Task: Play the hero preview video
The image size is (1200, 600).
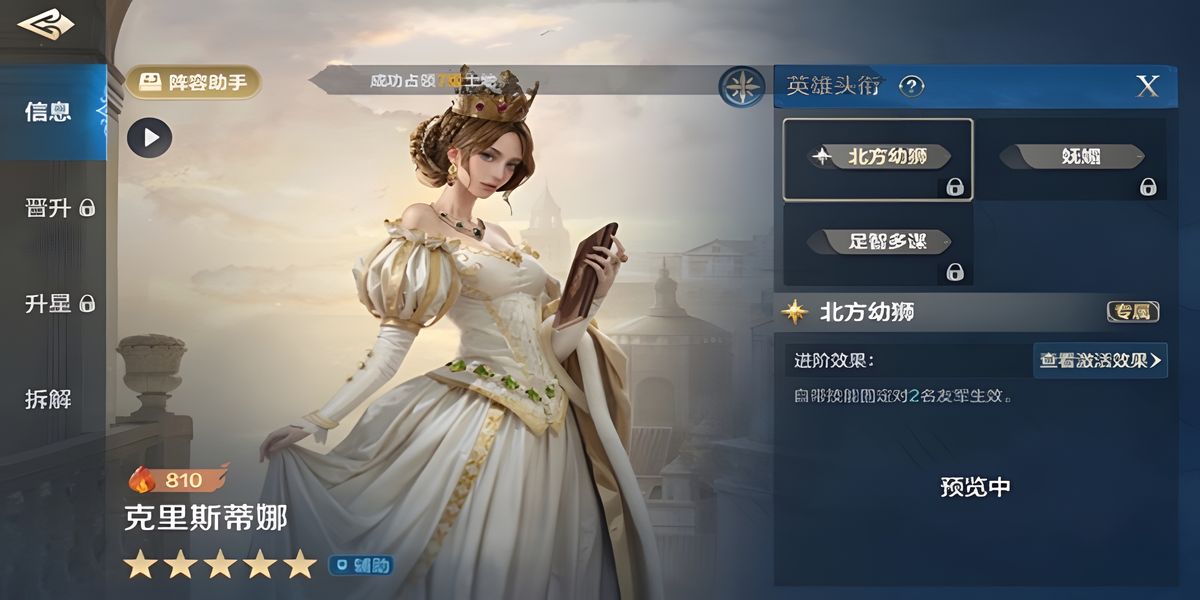Action: coord(150,138)
